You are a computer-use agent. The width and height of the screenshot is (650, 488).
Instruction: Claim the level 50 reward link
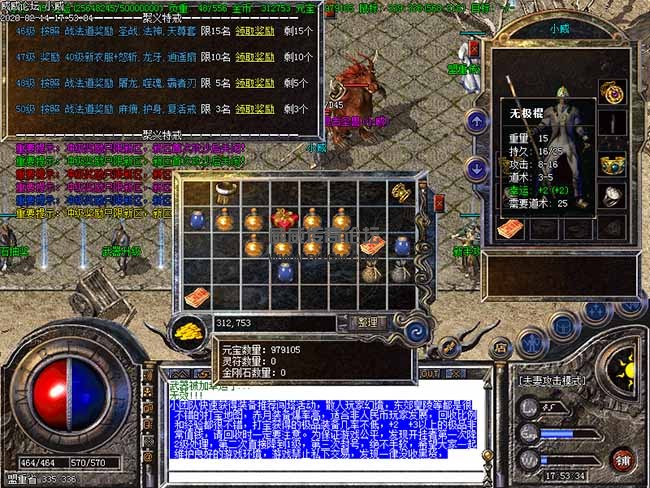[254, 107]
